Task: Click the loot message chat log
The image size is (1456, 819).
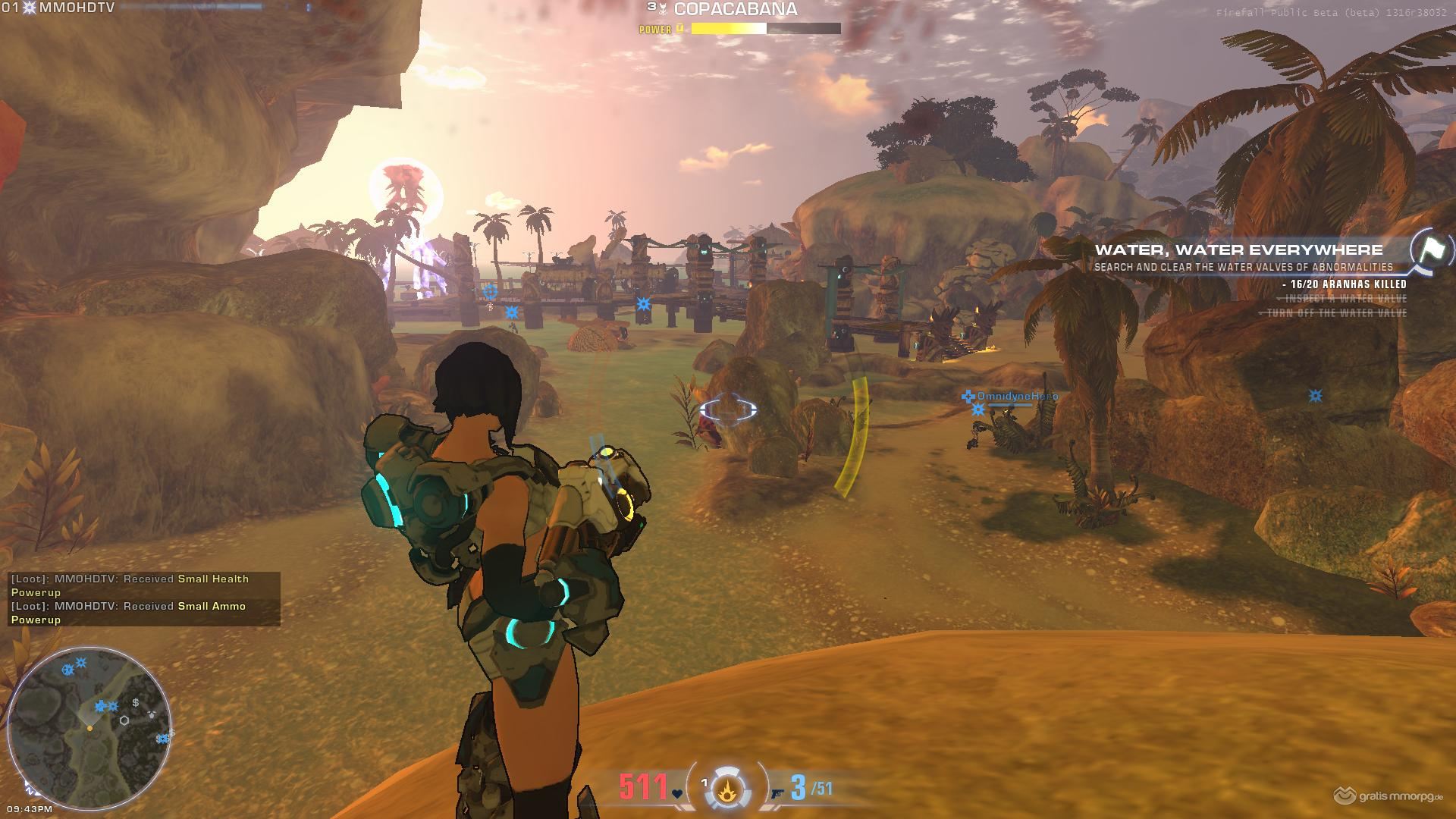Action: click(x=144, y=599)
